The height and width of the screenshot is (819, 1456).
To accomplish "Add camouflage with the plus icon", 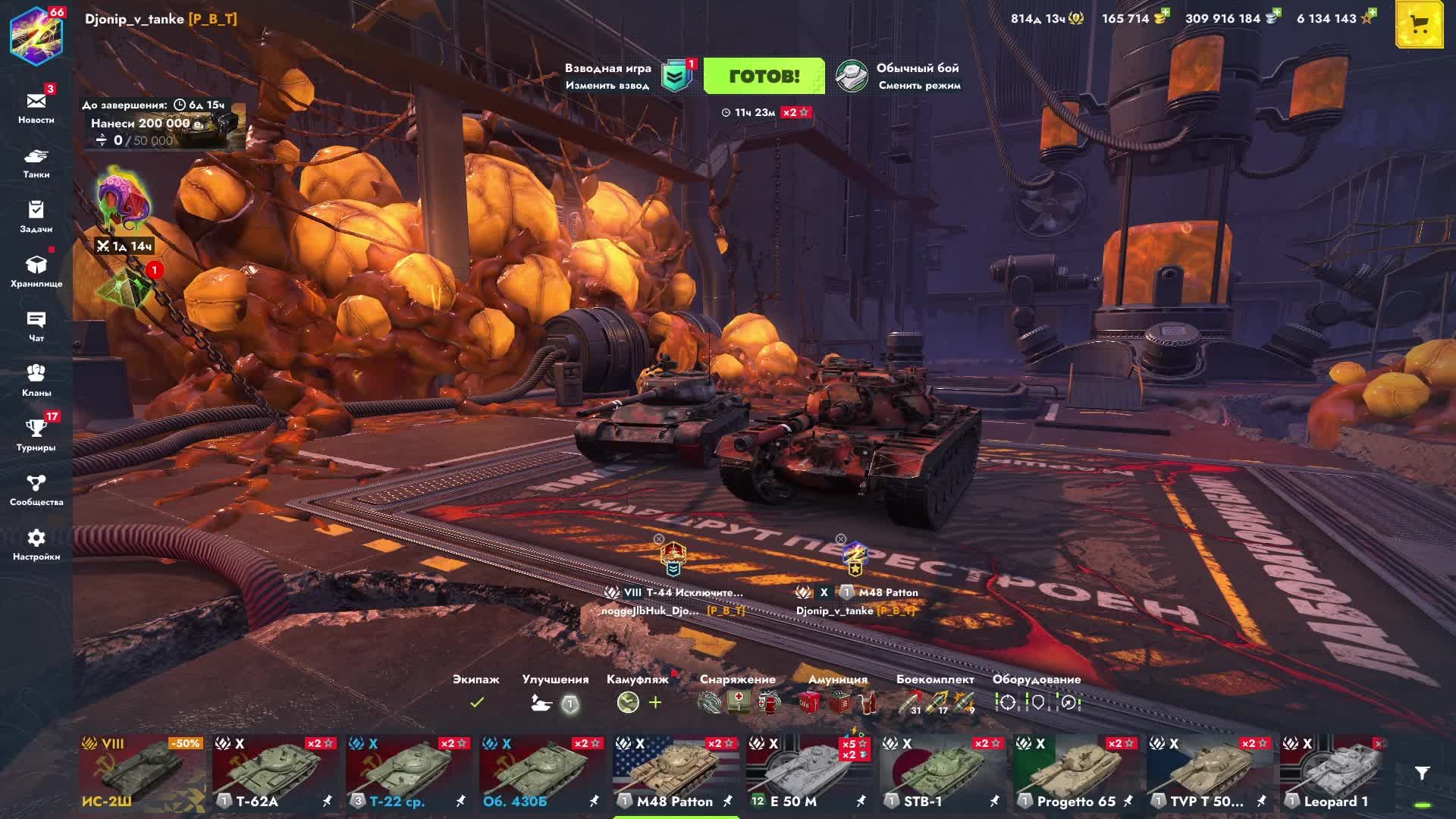I will tap(655, 703).
